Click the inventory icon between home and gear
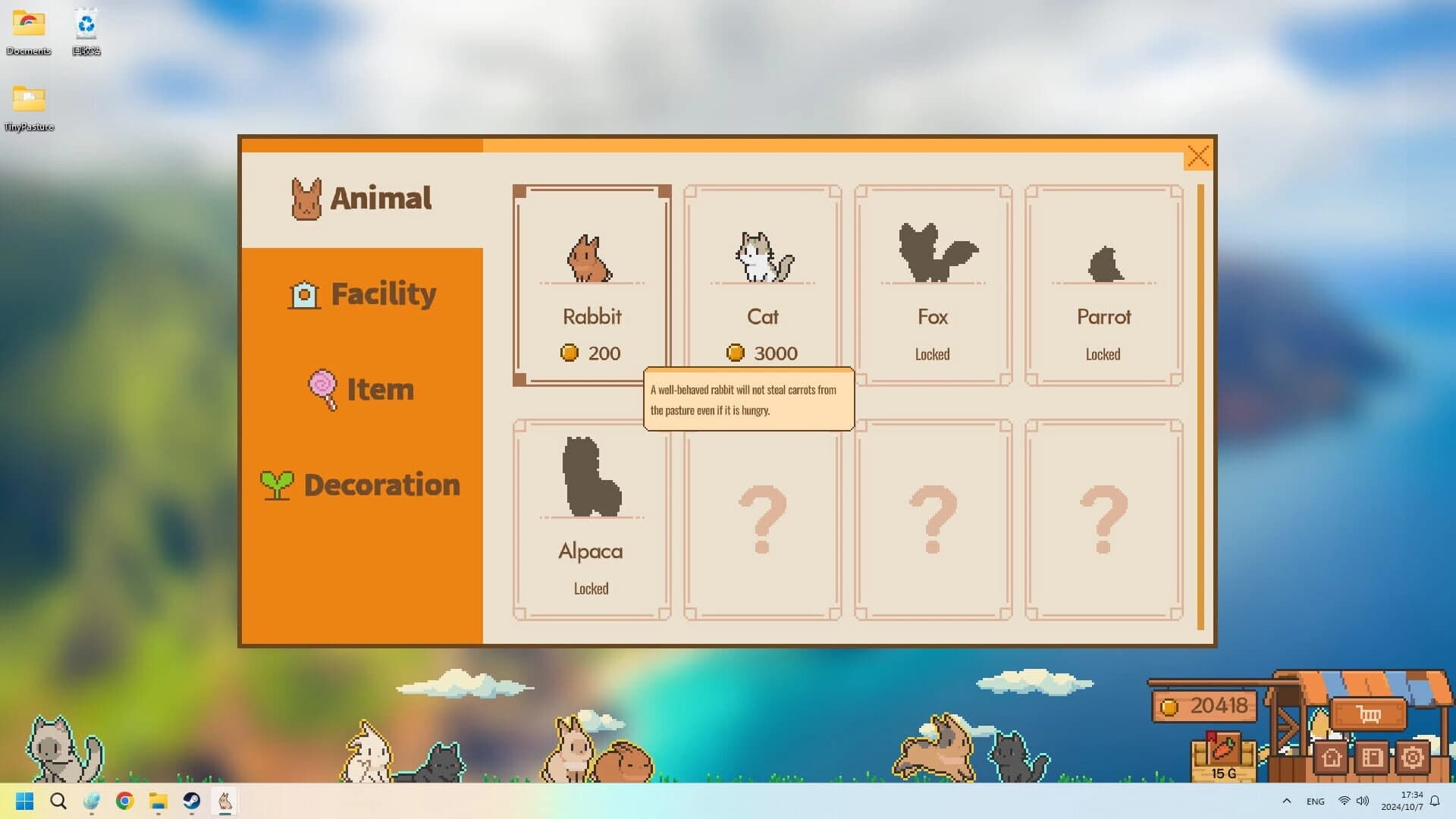Image resolution: width=1456 pixels, height=819 pixels. [1373, 758]
